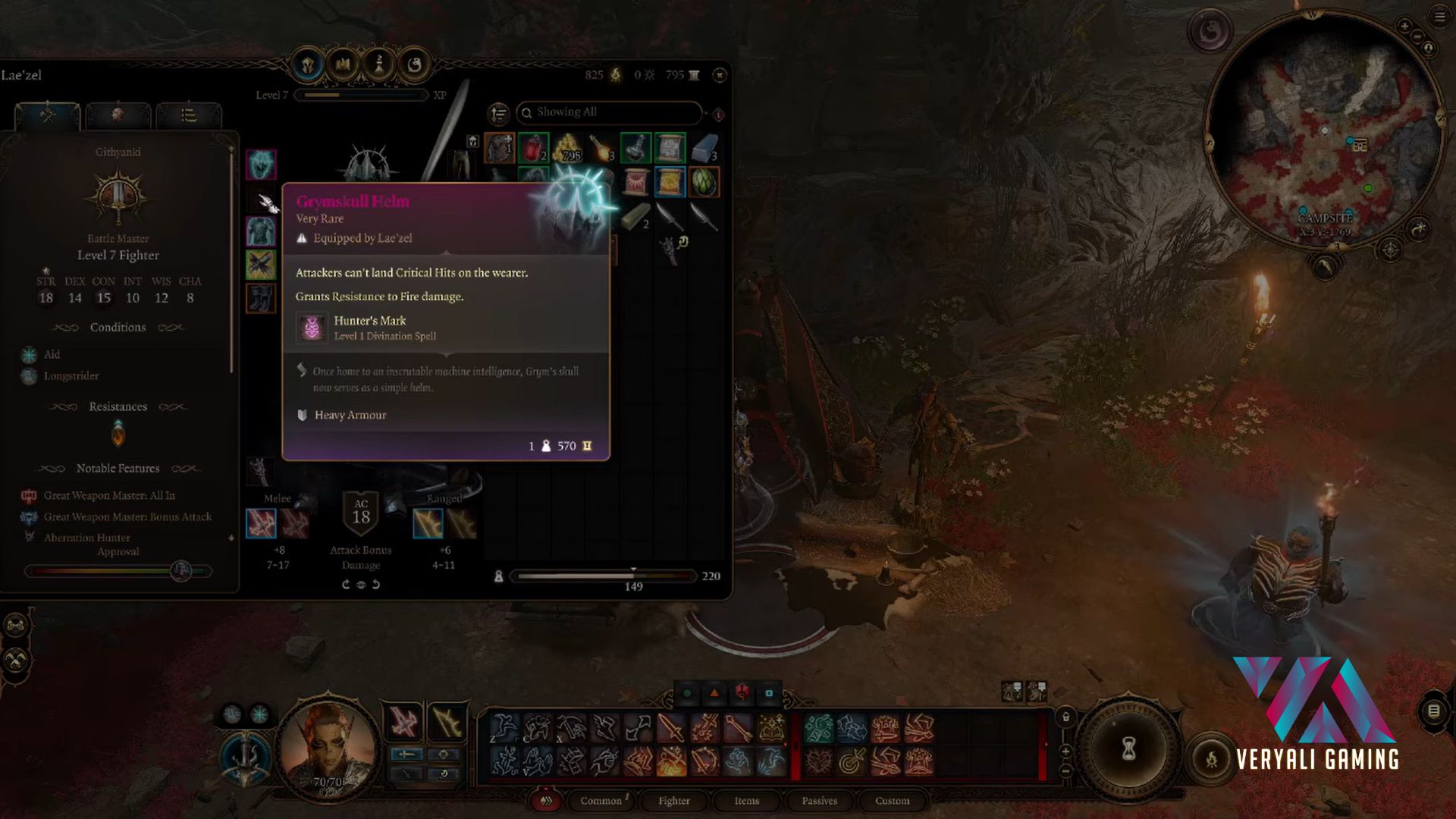Switch hotbar to the Fighter tab

click(x=673, y=801)
